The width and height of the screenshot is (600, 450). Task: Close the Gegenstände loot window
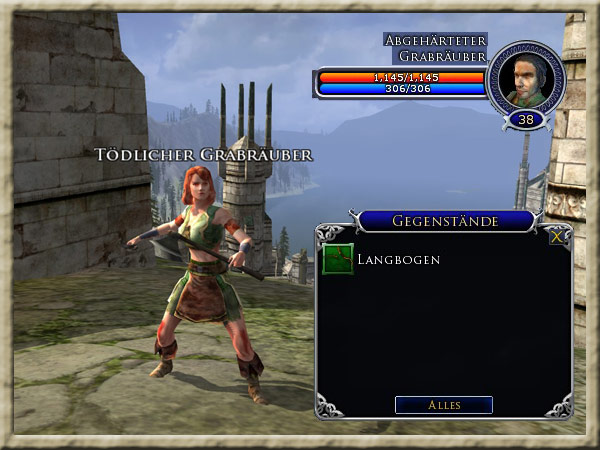[556, 238]
